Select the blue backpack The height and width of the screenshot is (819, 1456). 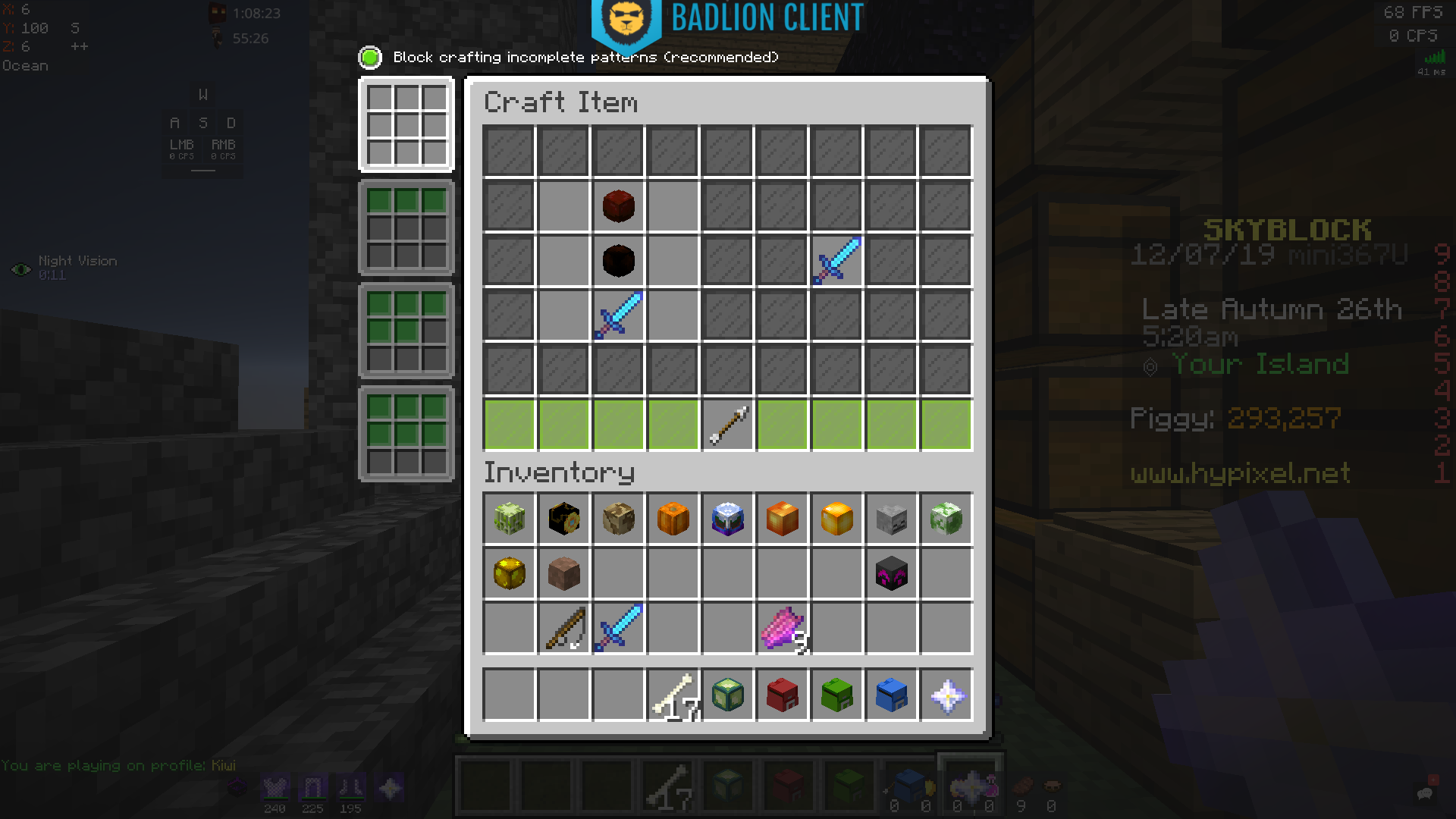click(891, 695)
